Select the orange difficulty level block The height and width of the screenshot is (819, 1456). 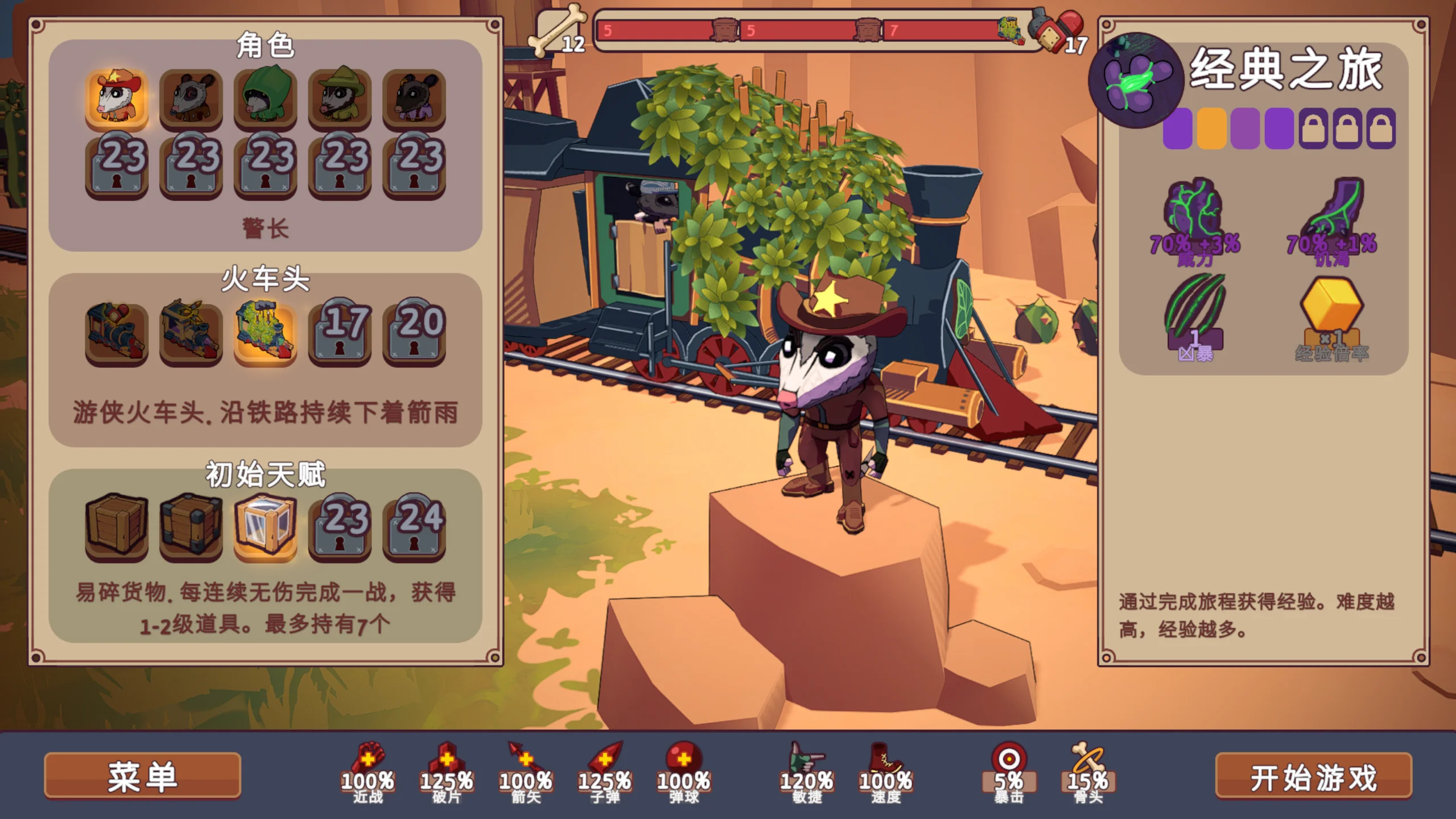click(1211, 129)
